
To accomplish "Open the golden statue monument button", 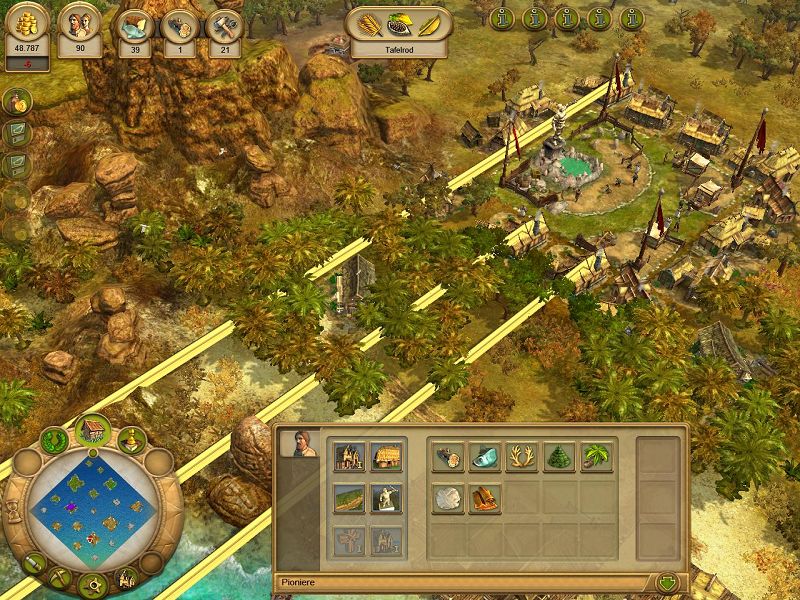I will tap(132, 440).
